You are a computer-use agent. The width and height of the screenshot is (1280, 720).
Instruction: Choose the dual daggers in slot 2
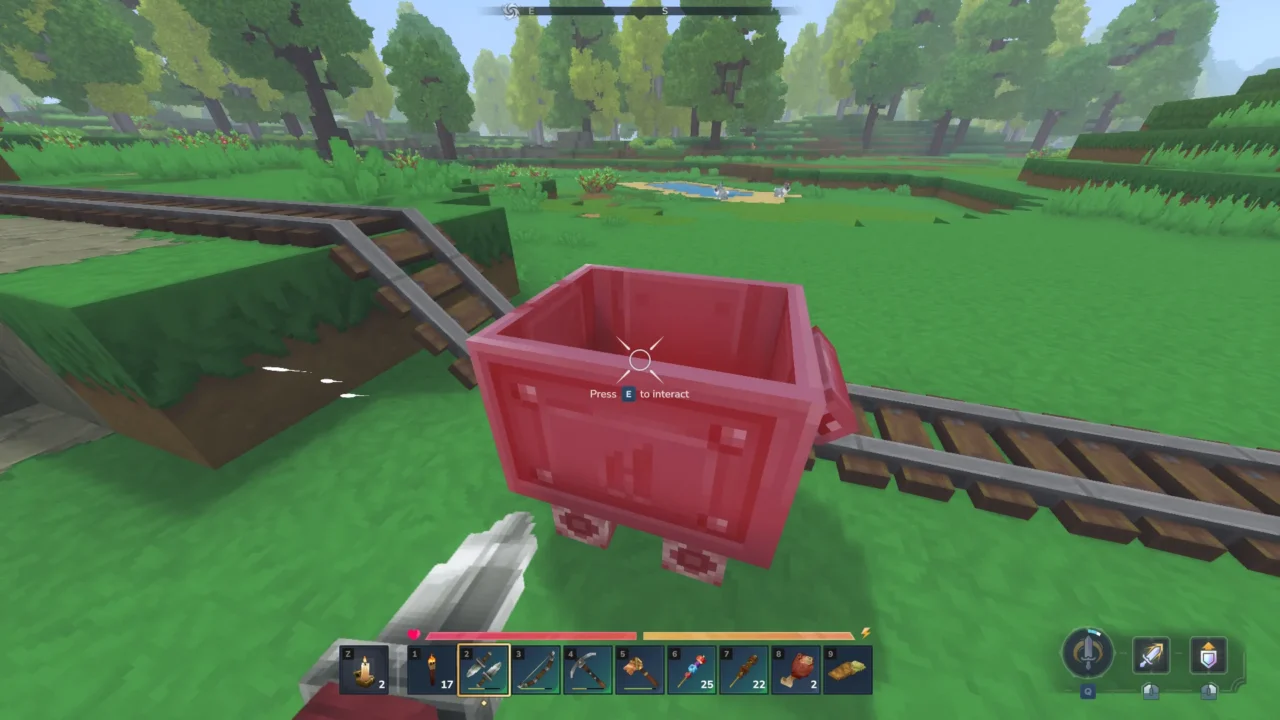coord(484,669)
